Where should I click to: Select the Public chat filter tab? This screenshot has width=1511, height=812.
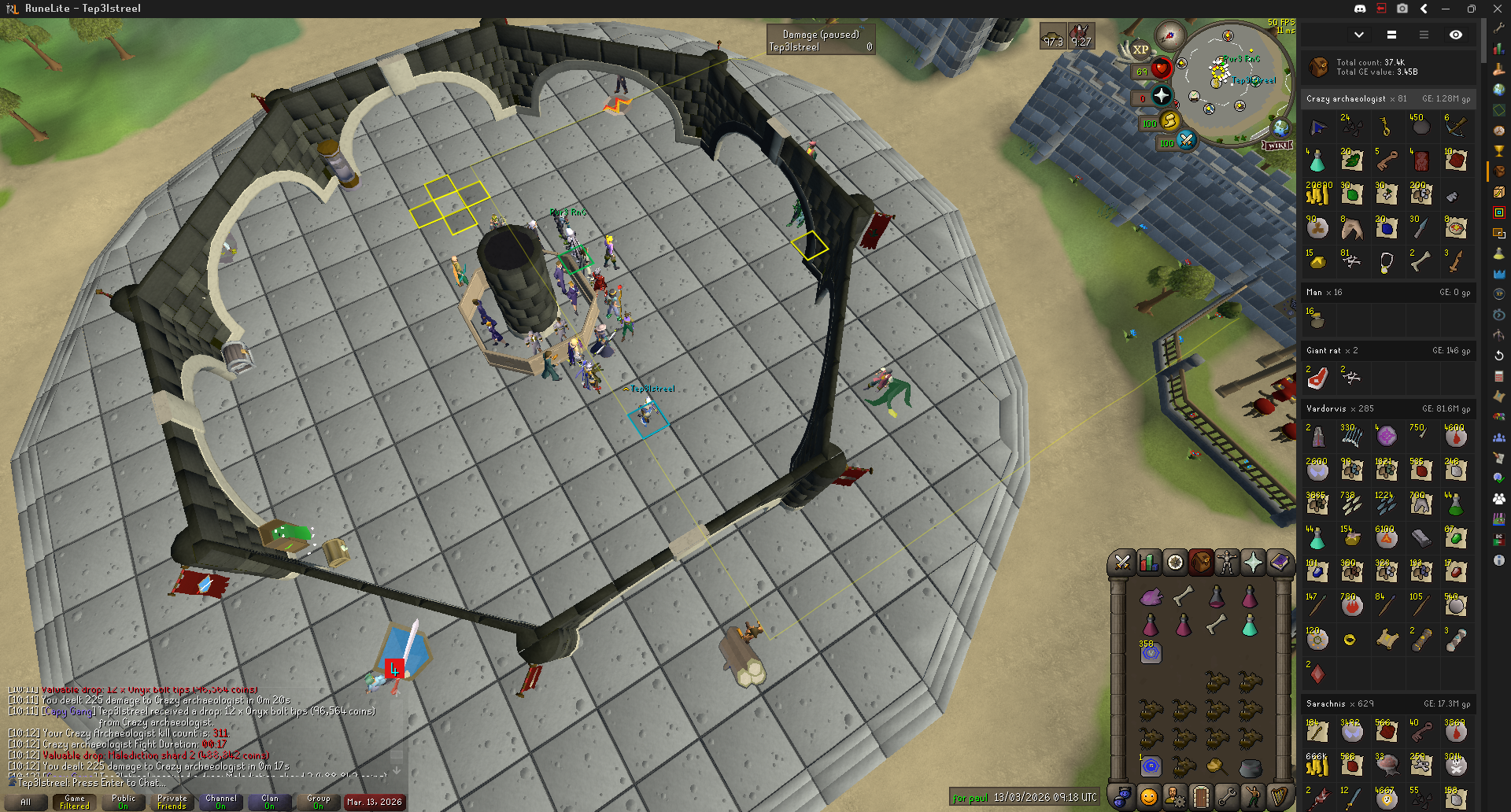pos(124,802)
